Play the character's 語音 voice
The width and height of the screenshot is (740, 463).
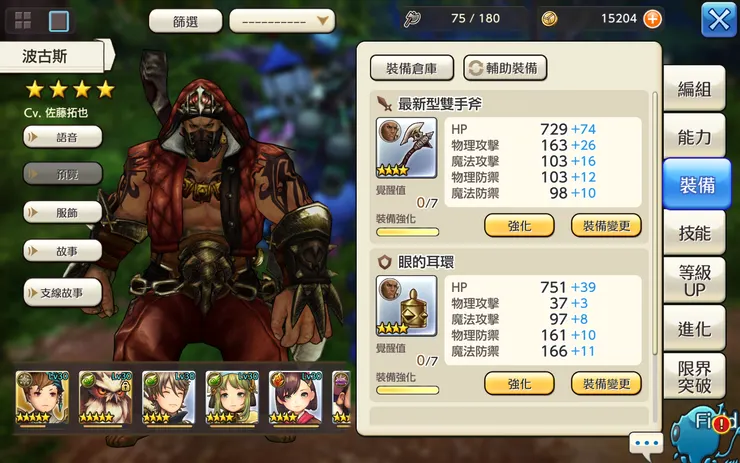click(63, 136)
